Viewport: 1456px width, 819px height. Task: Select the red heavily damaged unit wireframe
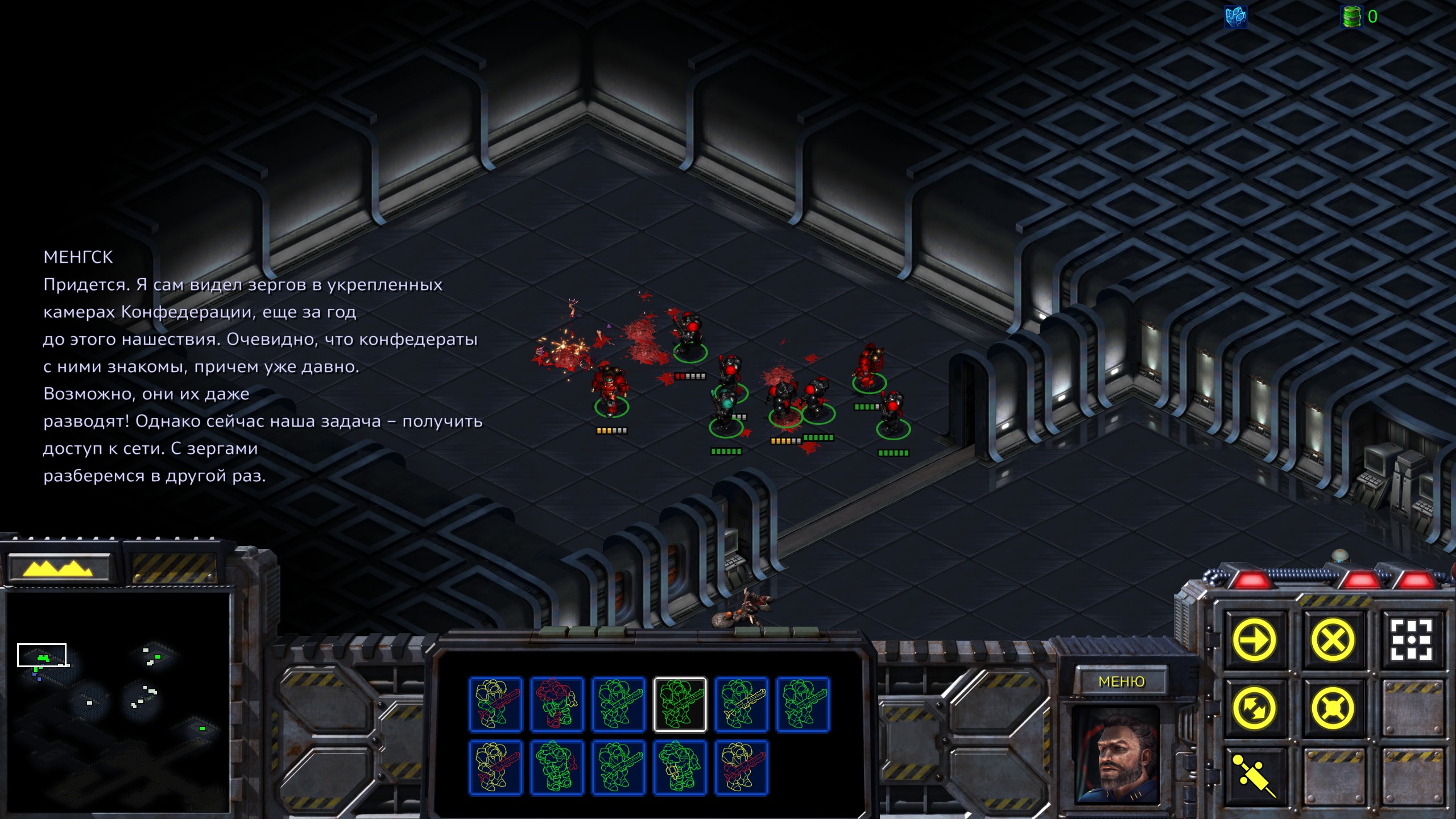point(557,704)
